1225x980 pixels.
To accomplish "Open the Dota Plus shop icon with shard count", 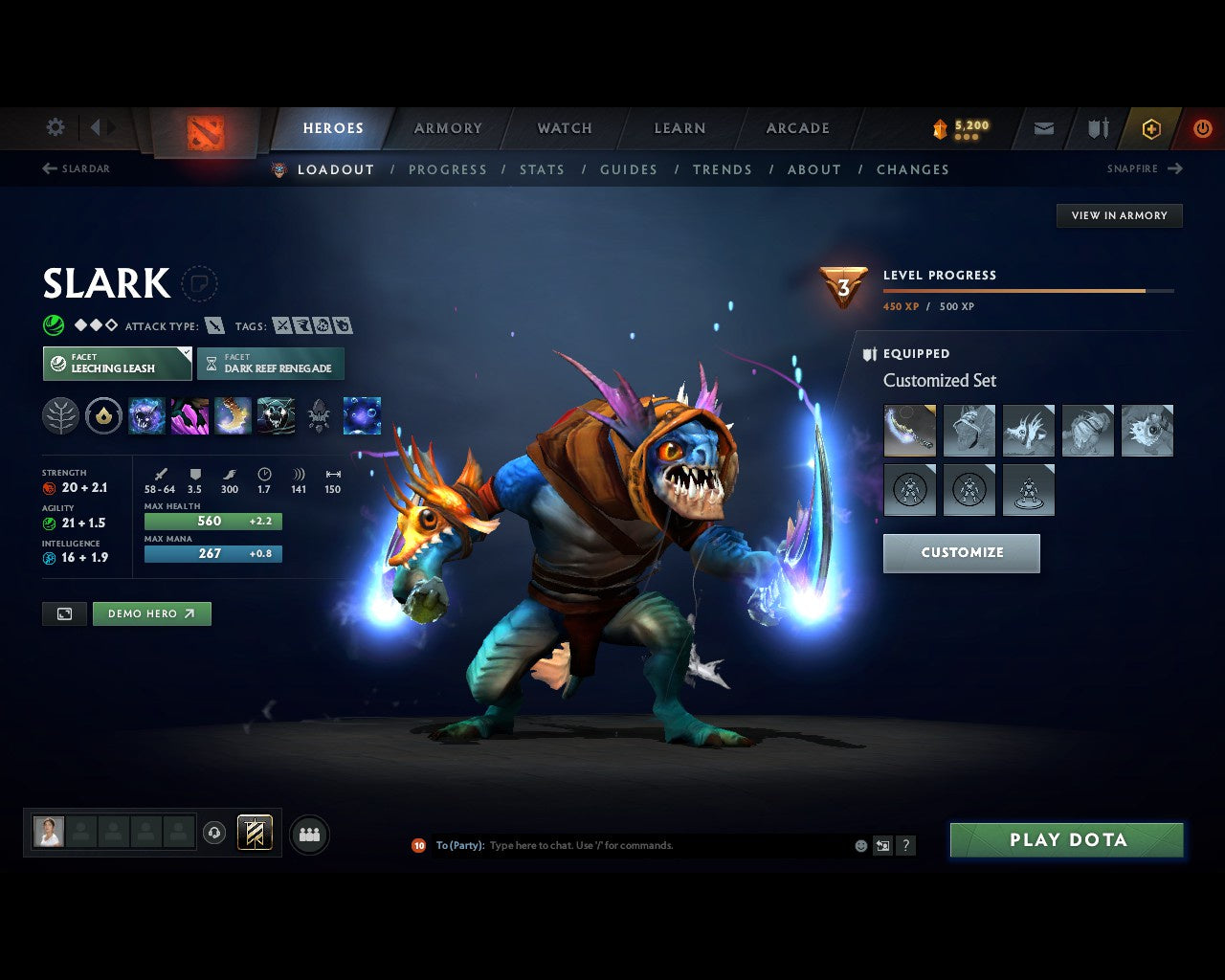I will [960, 127].
